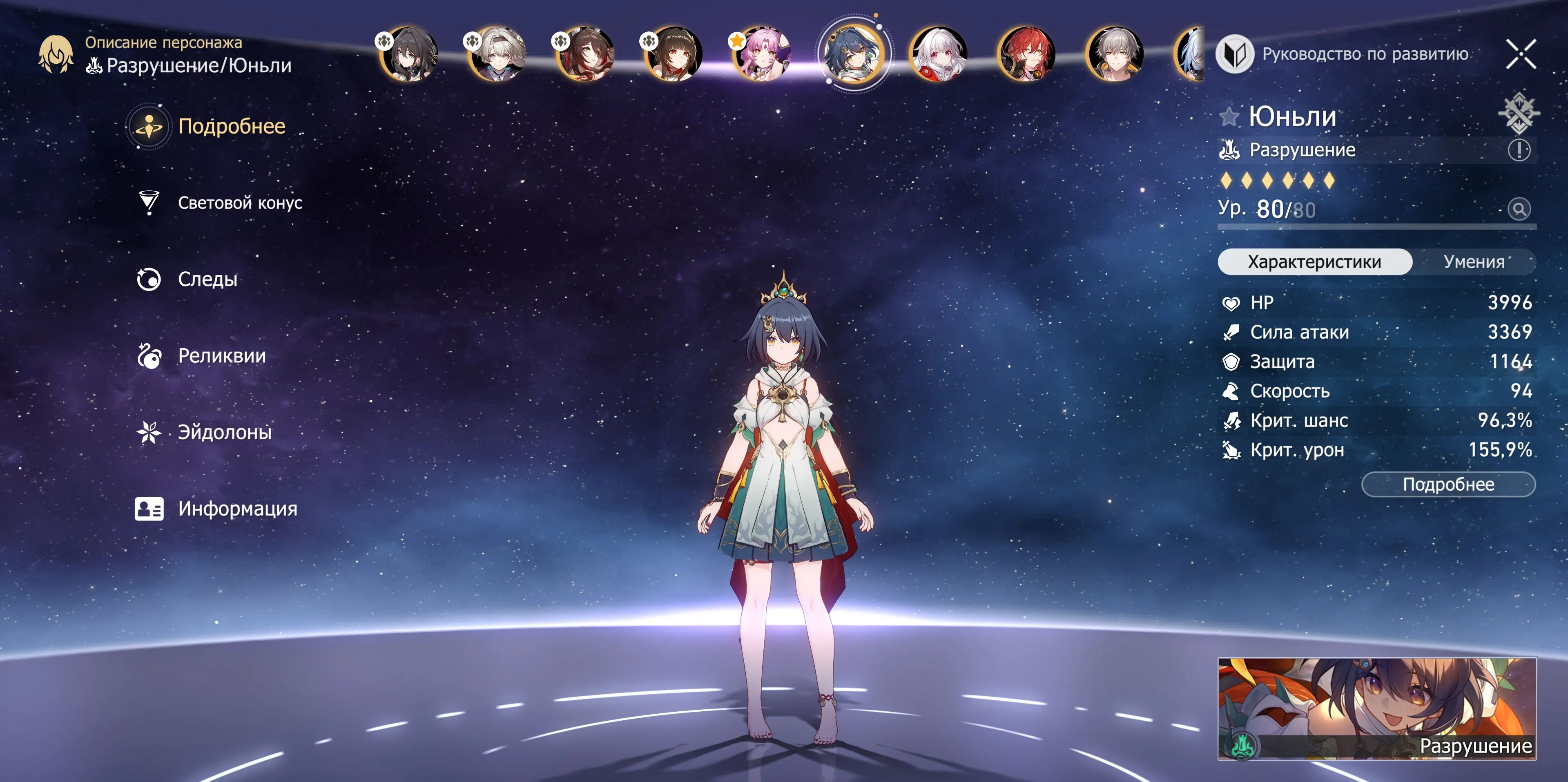Click the Подробнее button under the stats
This screenshot has width=1568, height=782.
1448,485
